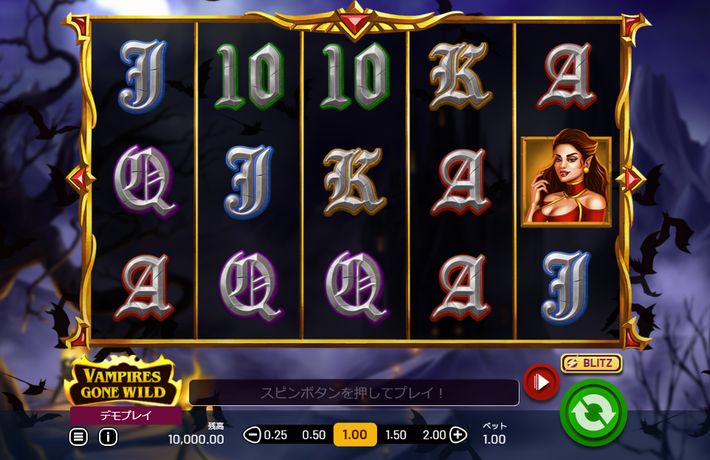The width and height of the screenshot is (710, 460).
Task: Enable BLITZ mode
Action: (x=591, y=363)
